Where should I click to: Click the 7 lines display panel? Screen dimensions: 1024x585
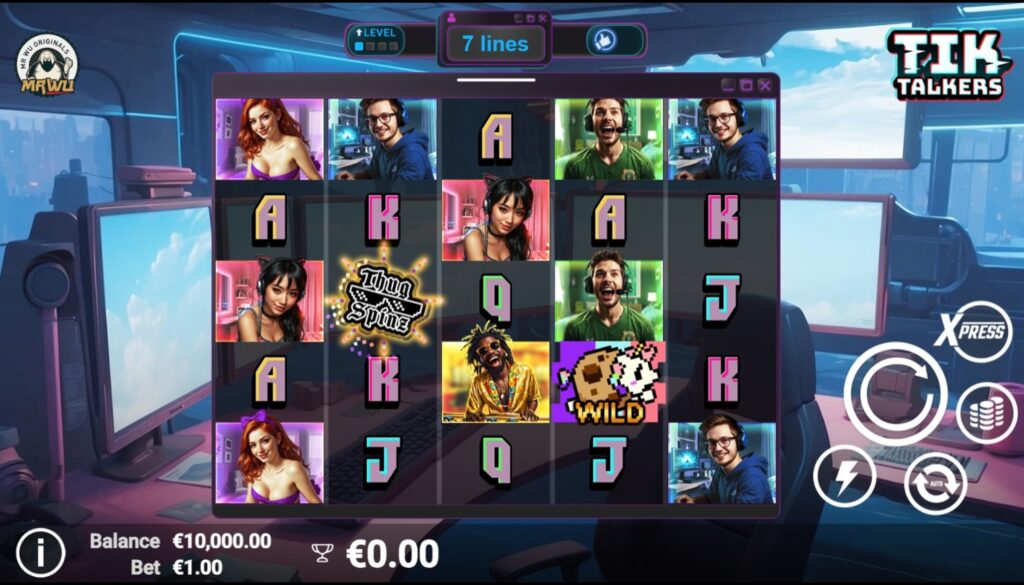(x=495, y=44)
